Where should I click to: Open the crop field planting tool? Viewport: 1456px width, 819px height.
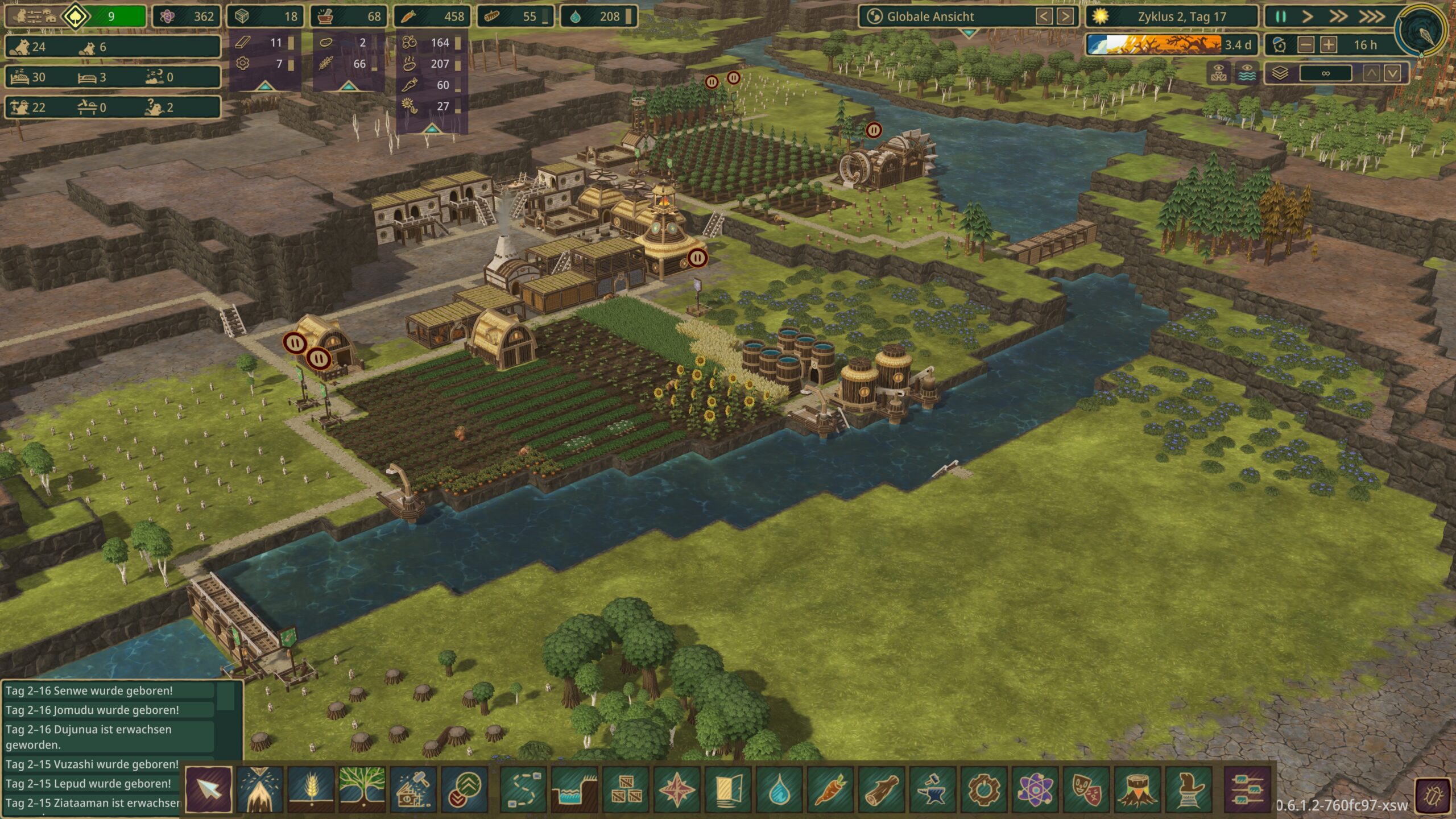(x=311, y=789)
